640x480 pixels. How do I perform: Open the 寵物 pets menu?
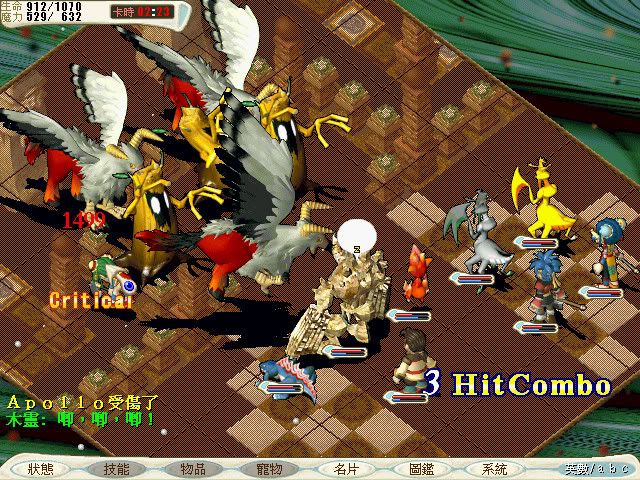(269, 469)
